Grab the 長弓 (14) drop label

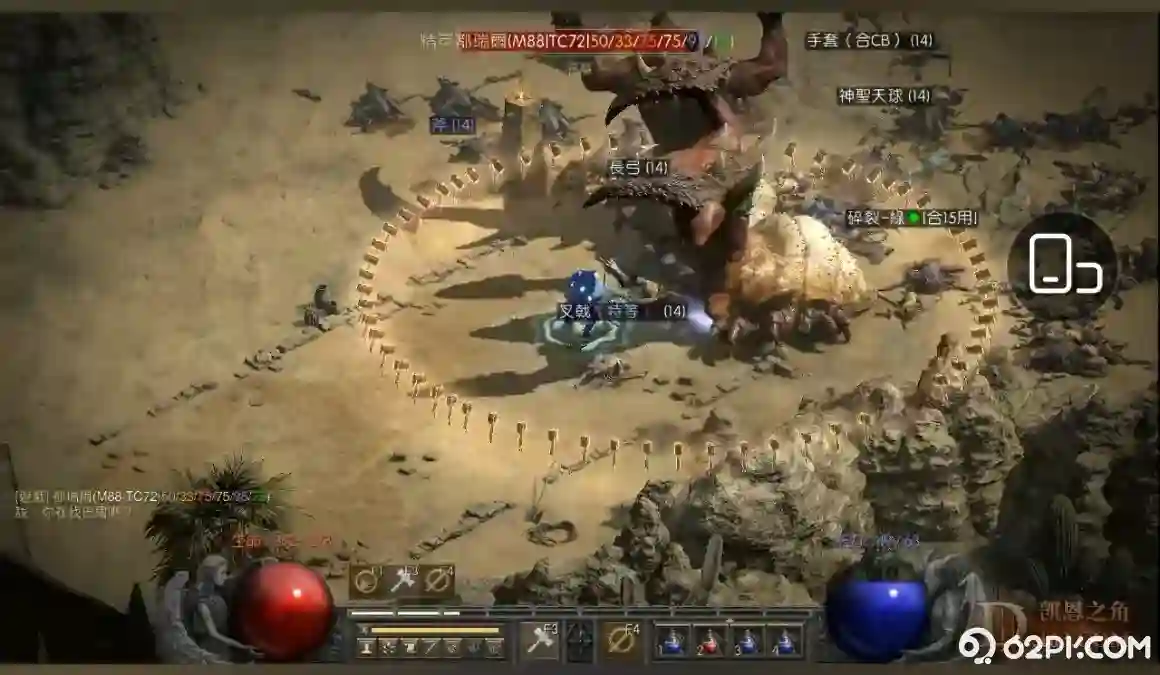point(638,168)
